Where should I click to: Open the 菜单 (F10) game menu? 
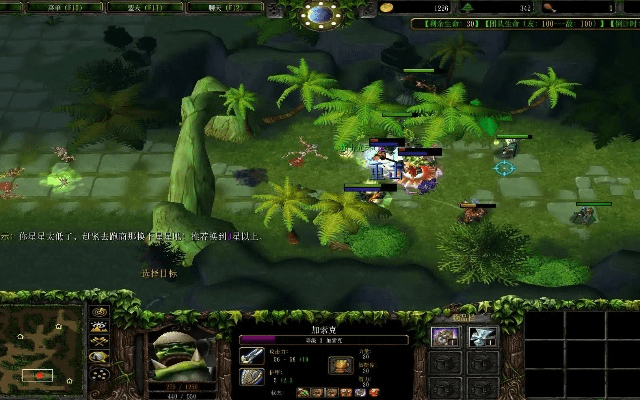pyautogui.click(x=51, y=7)
